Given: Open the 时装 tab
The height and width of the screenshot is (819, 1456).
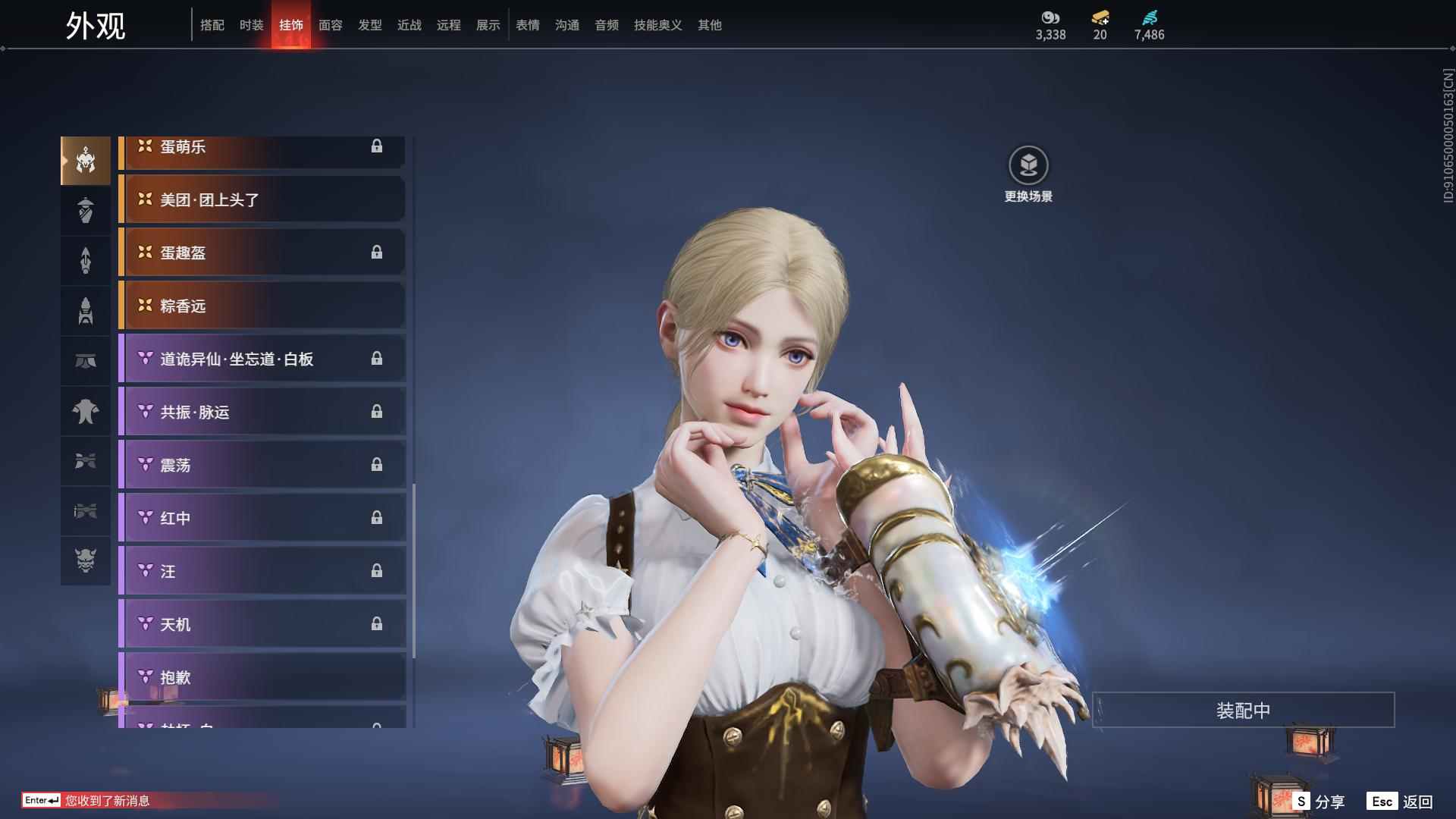Looking at the screenshot, I should (x=252, y=25).
